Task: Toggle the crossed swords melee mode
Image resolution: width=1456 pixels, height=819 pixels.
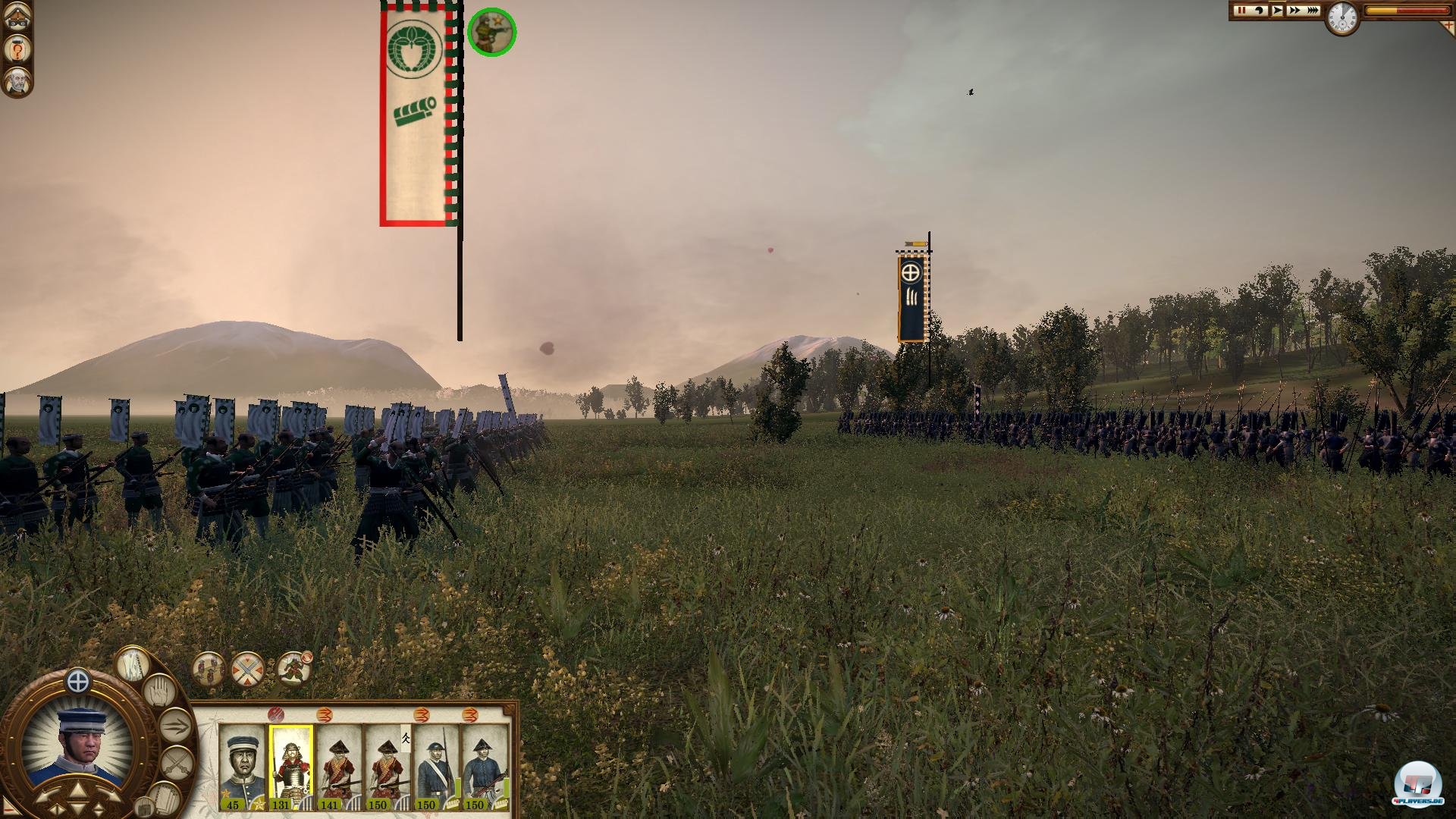Action: 176,761
